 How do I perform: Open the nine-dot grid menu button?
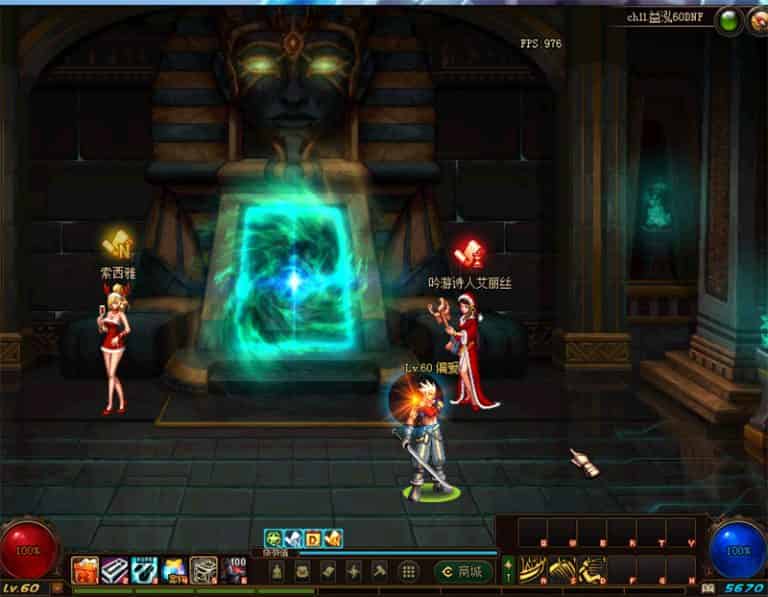(x=408, y=572)
